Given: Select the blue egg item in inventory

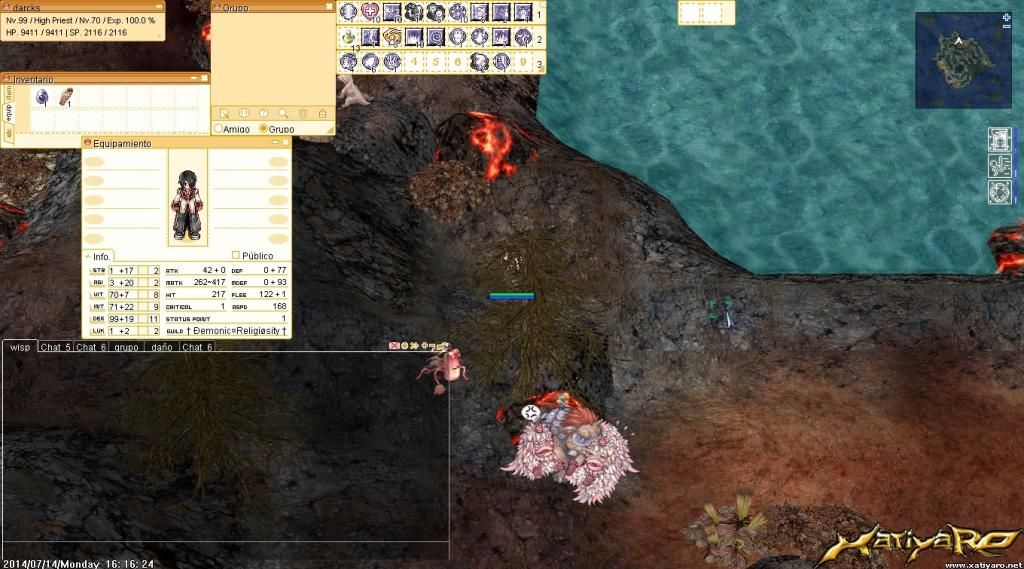Looking at the screenshot, I should pos(42,97).
